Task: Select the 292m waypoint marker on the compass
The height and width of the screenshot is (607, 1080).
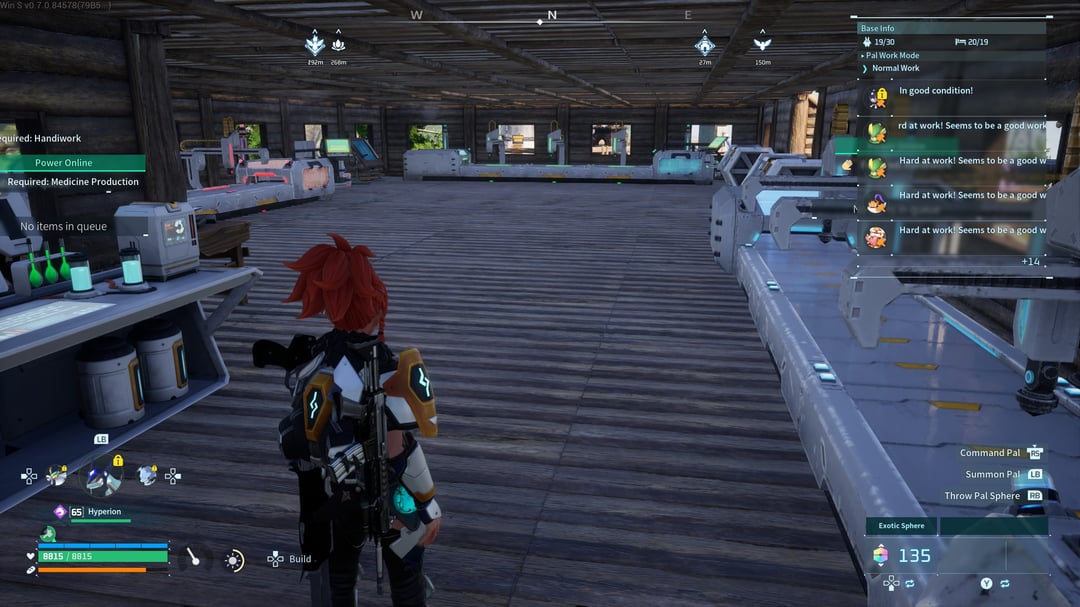Action: pos(315,44)
